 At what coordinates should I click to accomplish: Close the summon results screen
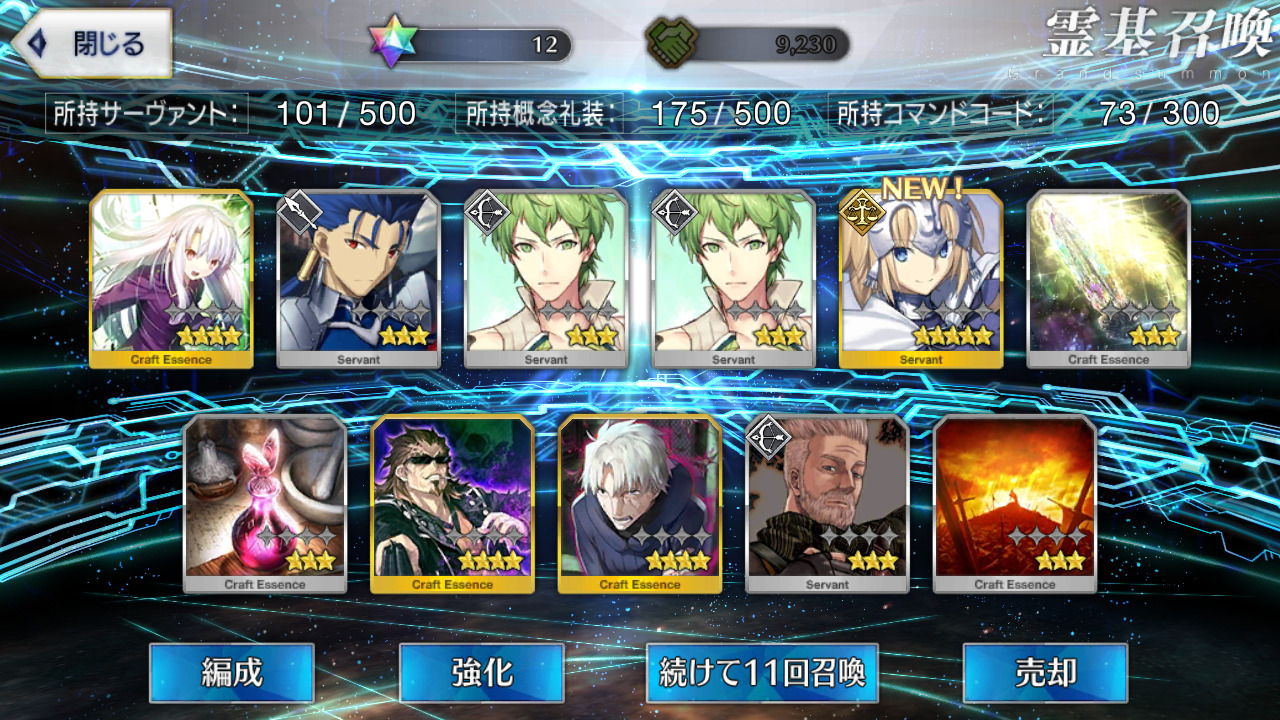coord(90,44)
